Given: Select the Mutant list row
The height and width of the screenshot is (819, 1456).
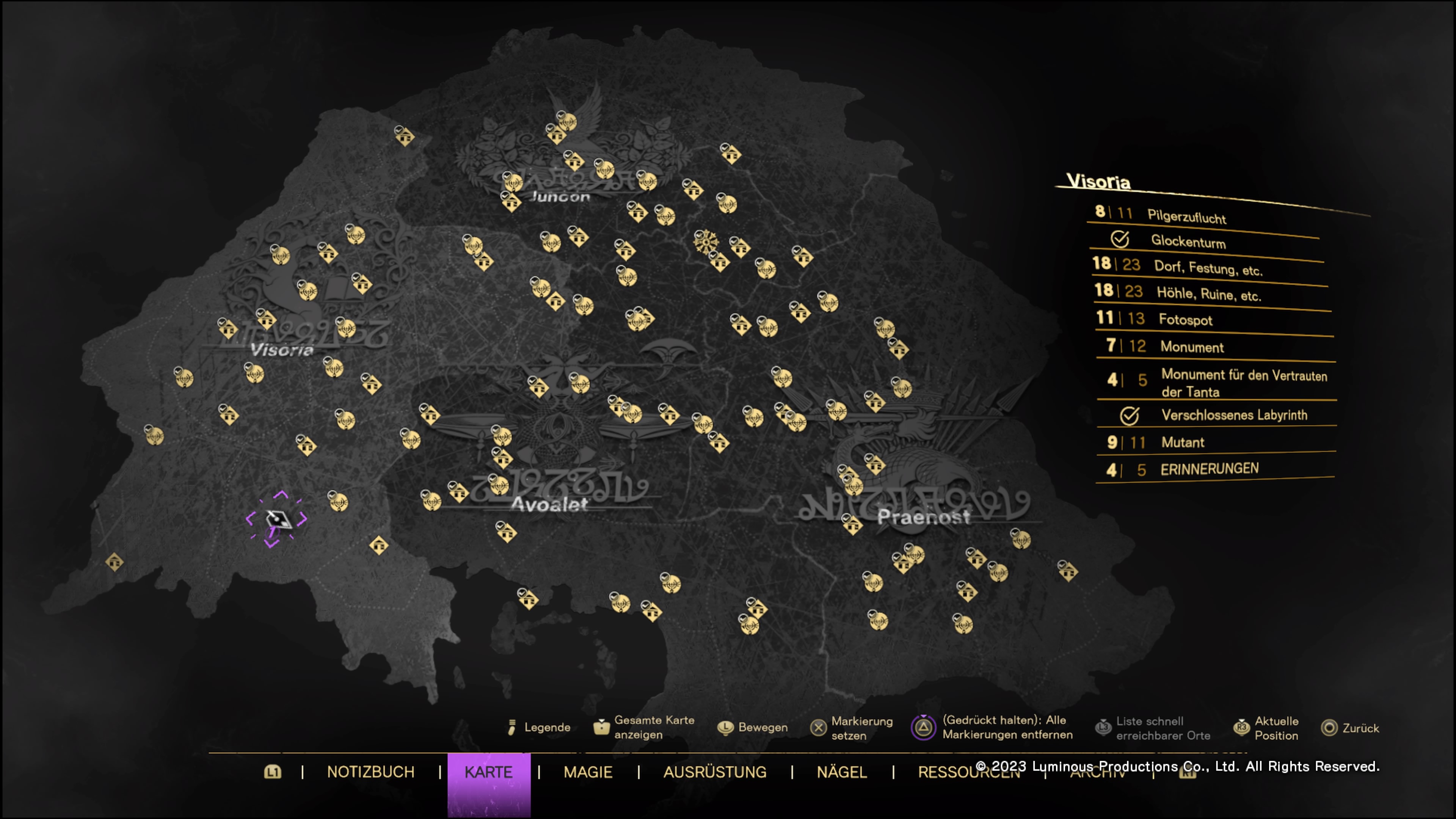Looking at the screenshot, I should tap(1183, 442).
